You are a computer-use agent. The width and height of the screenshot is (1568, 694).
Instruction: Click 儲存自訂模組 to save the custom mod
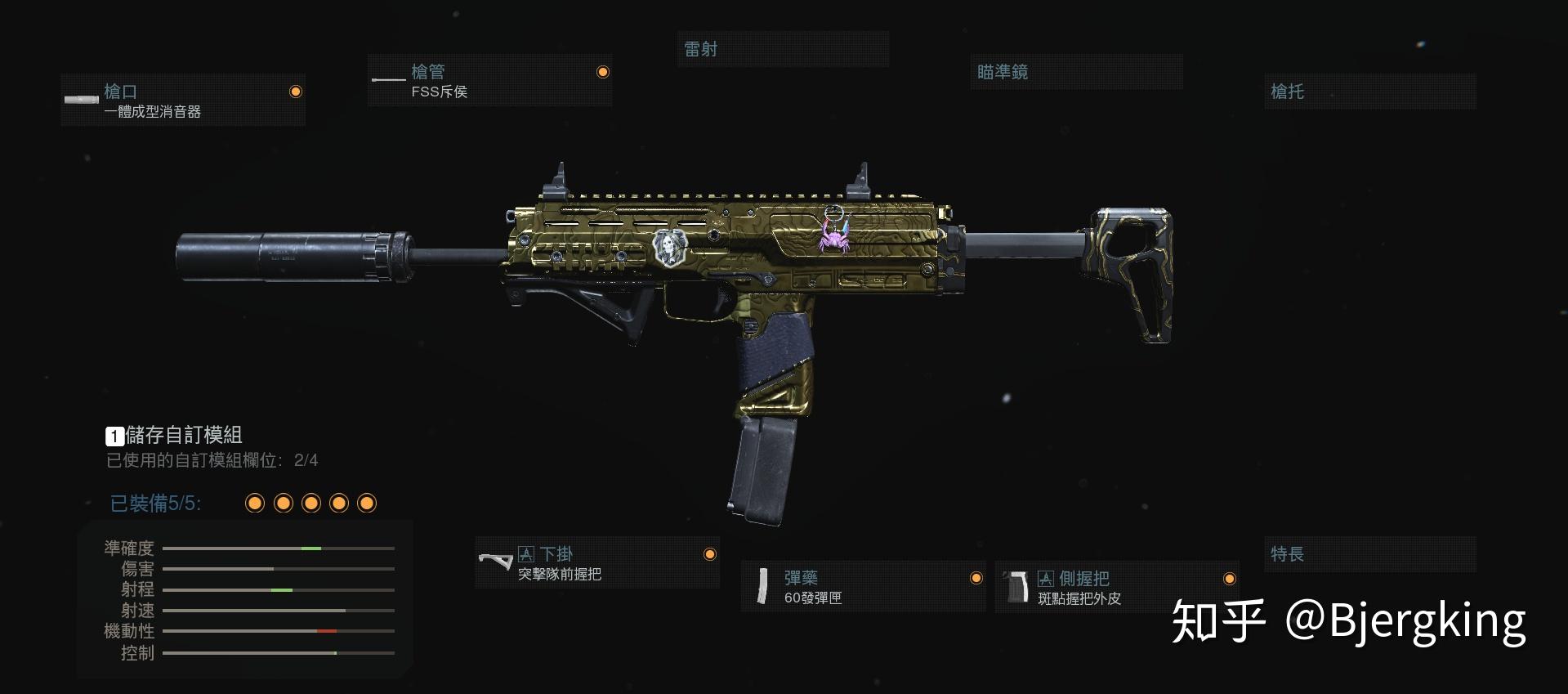point(175,435)
